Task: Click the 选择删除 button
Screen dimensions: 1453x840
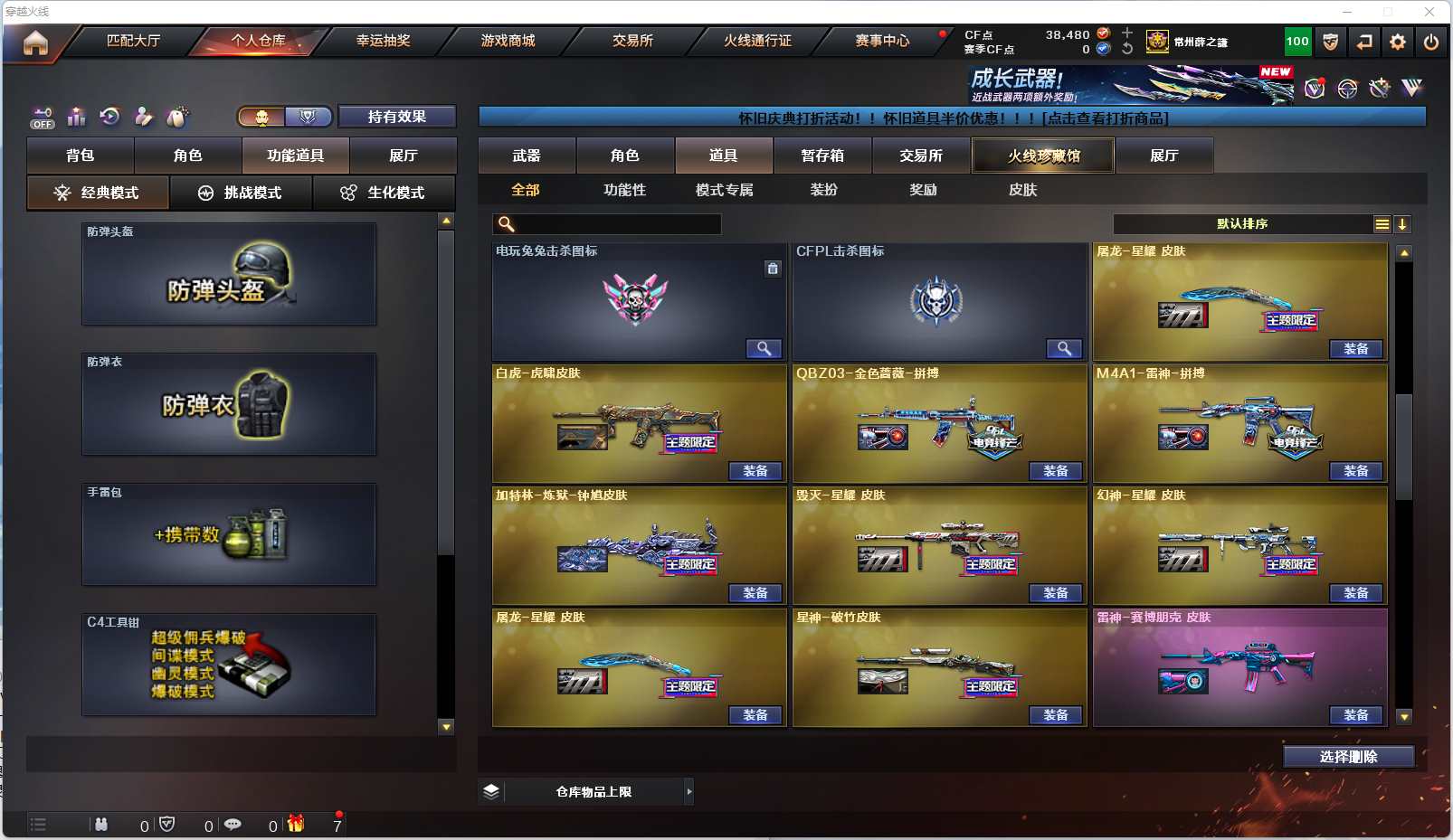Action: [x=1348, y=757]
